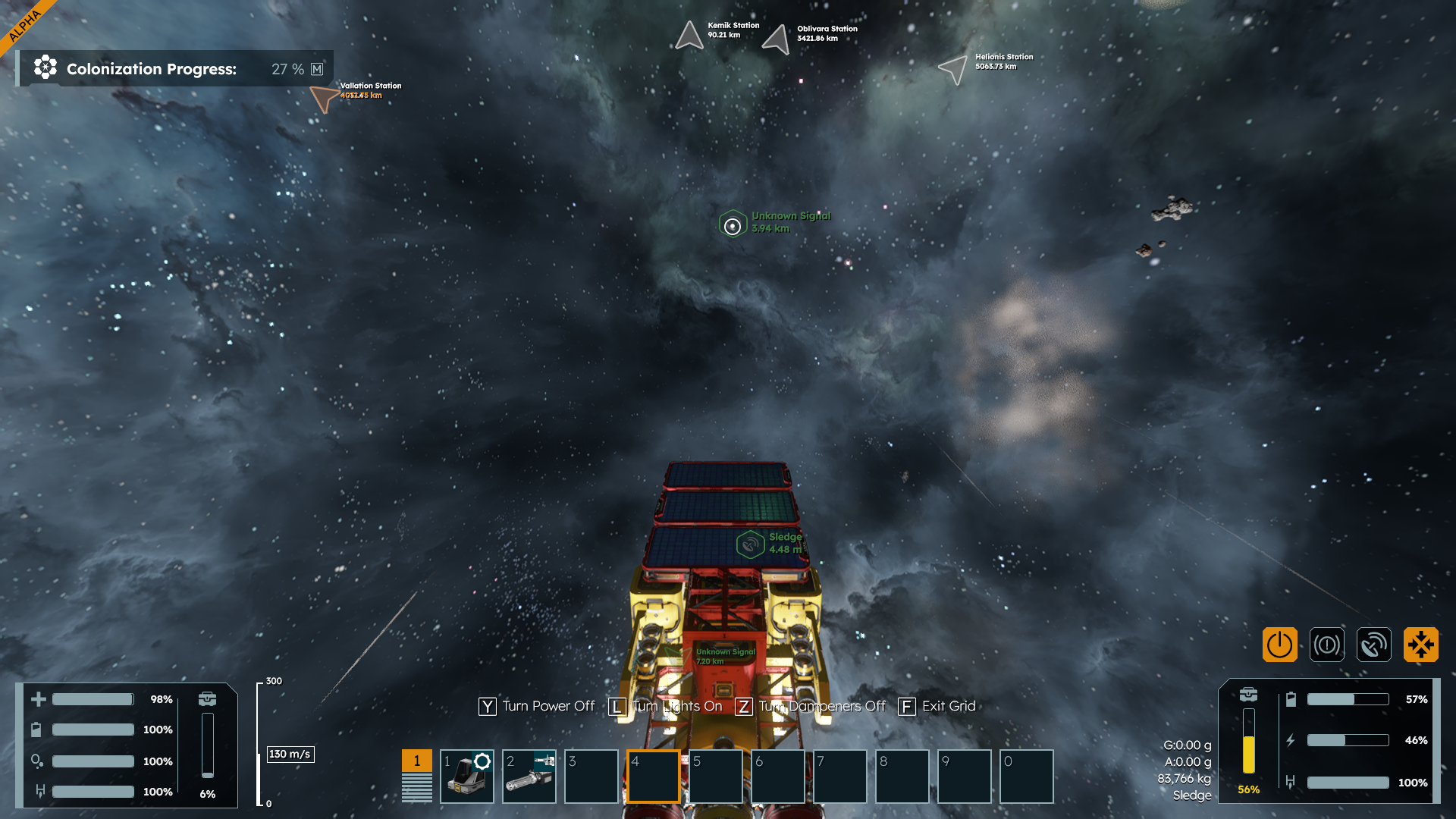Click the Sledge ship signal marker
The width and height of the screenshot is (1456, 819).
click(x=750, y=544)
